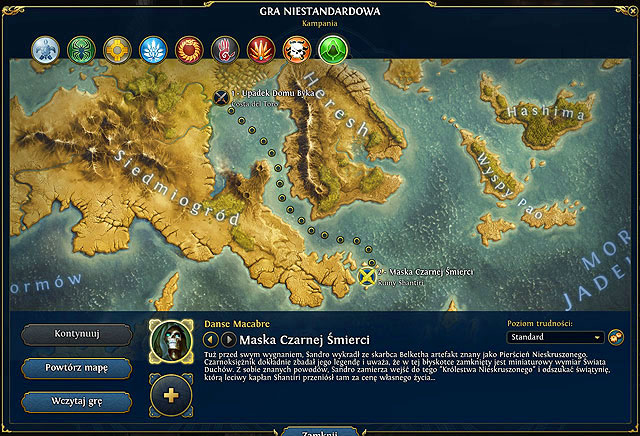Choose the golden sun cross campaign icon
The width and height of the screenshot is (640, 436).
click(117, 48)
